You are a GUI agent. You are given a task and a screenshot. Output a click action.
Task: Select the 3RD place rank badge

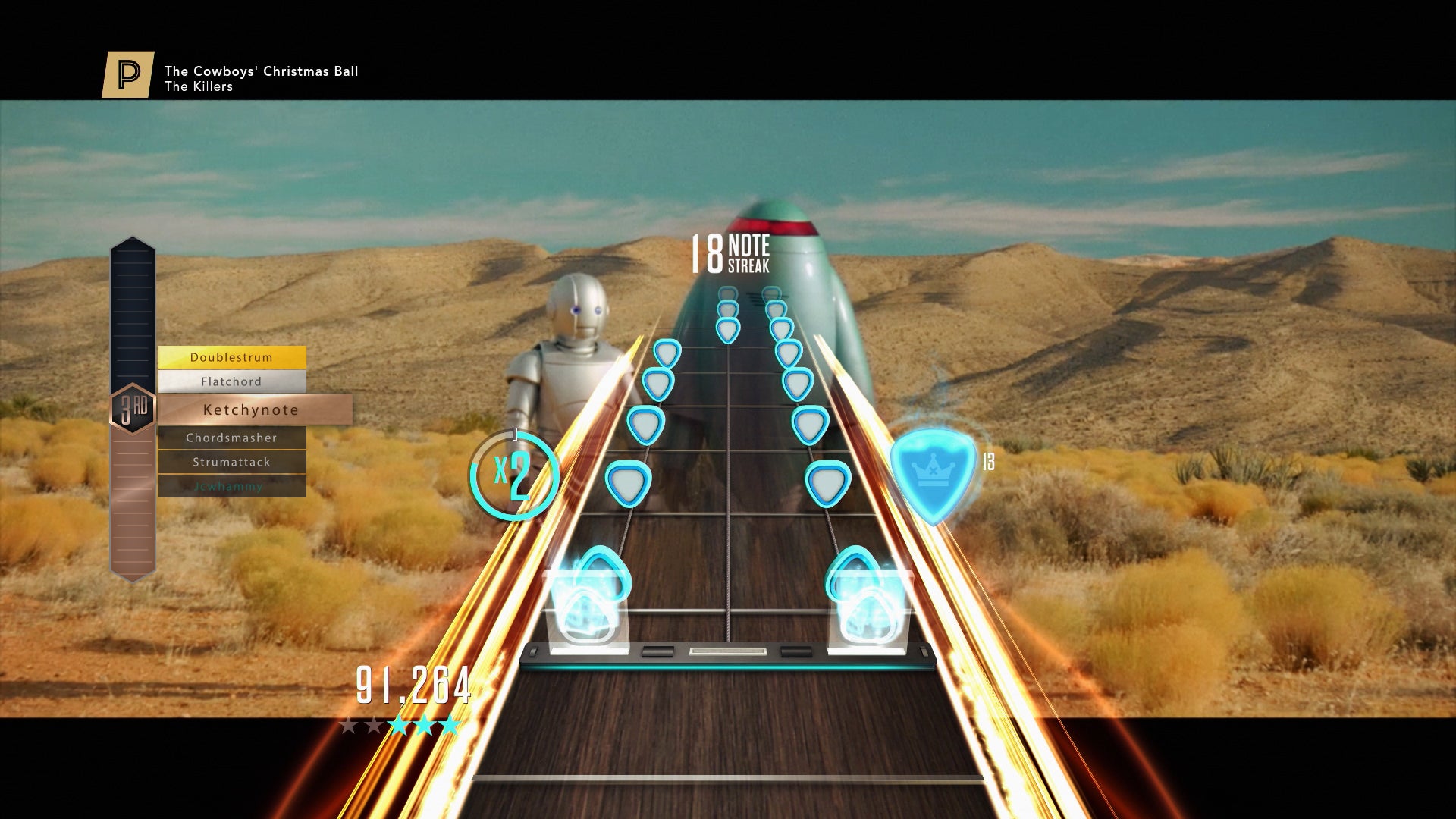click(133, 409)
